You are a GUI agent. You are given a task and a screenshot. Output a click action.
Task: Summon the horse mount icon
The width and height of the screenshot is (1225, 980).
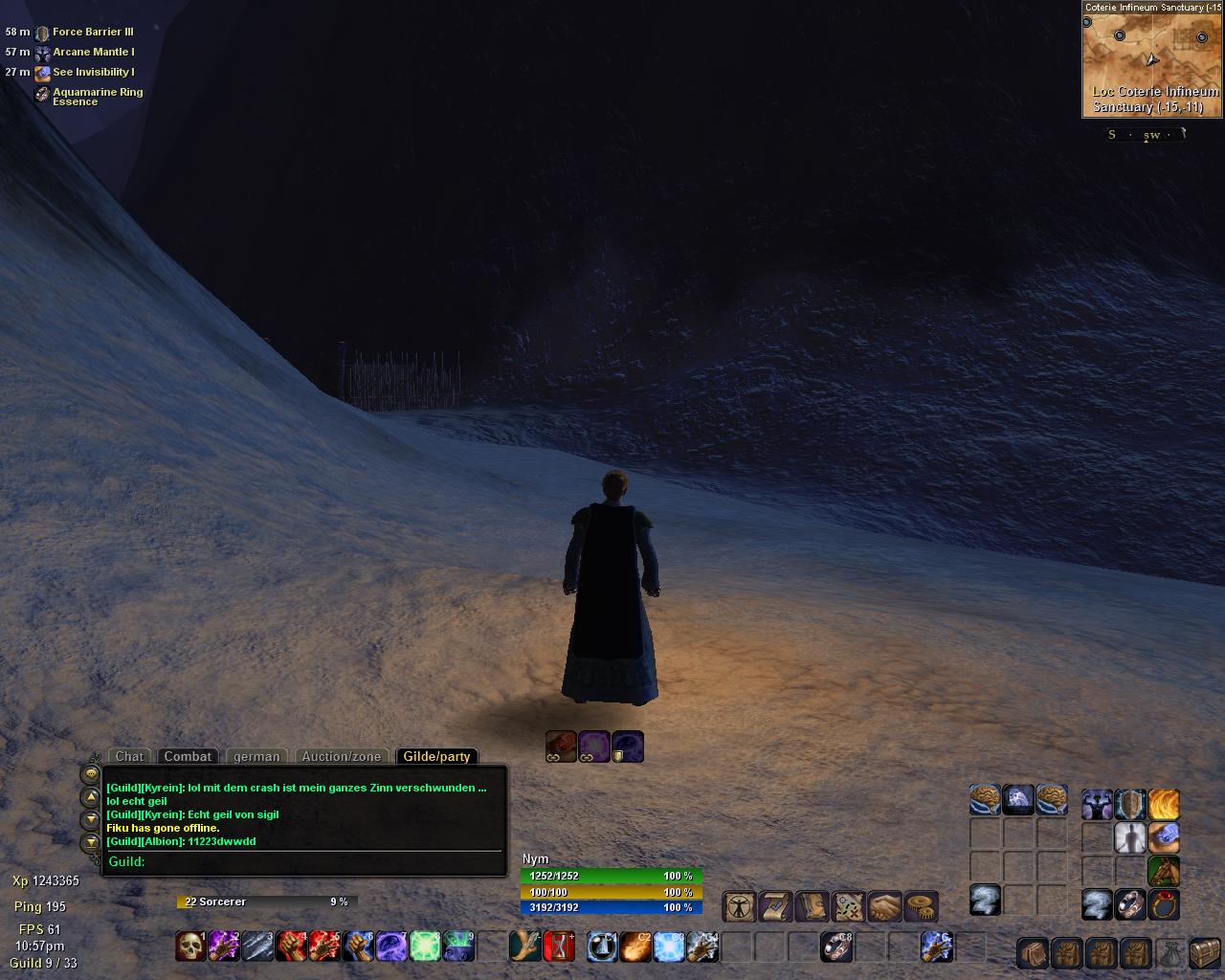click(x=1164, y=871)
